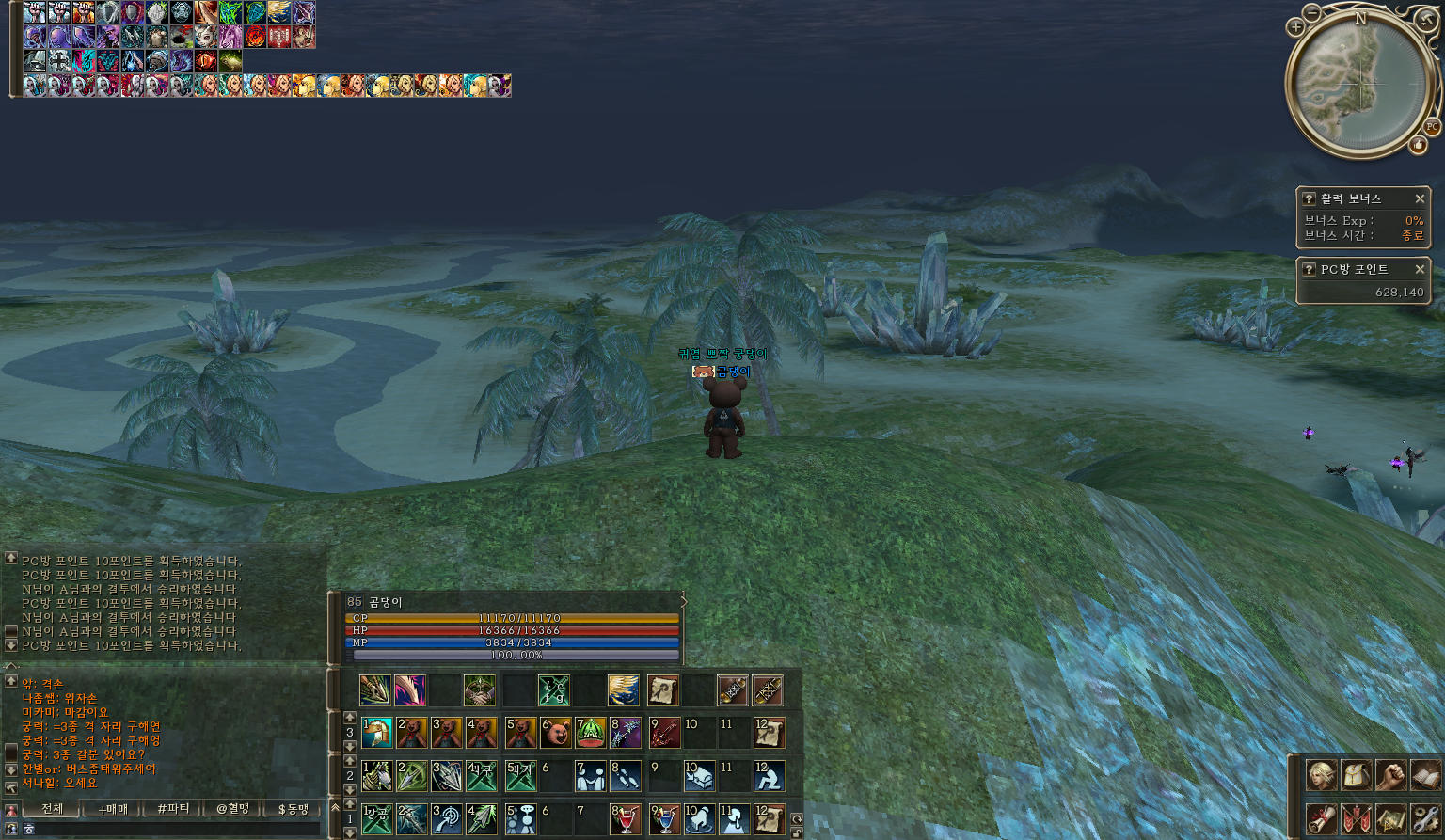Switch chat to the 전체 tab
1445x840 pixels.
click(x=53, y=809)
